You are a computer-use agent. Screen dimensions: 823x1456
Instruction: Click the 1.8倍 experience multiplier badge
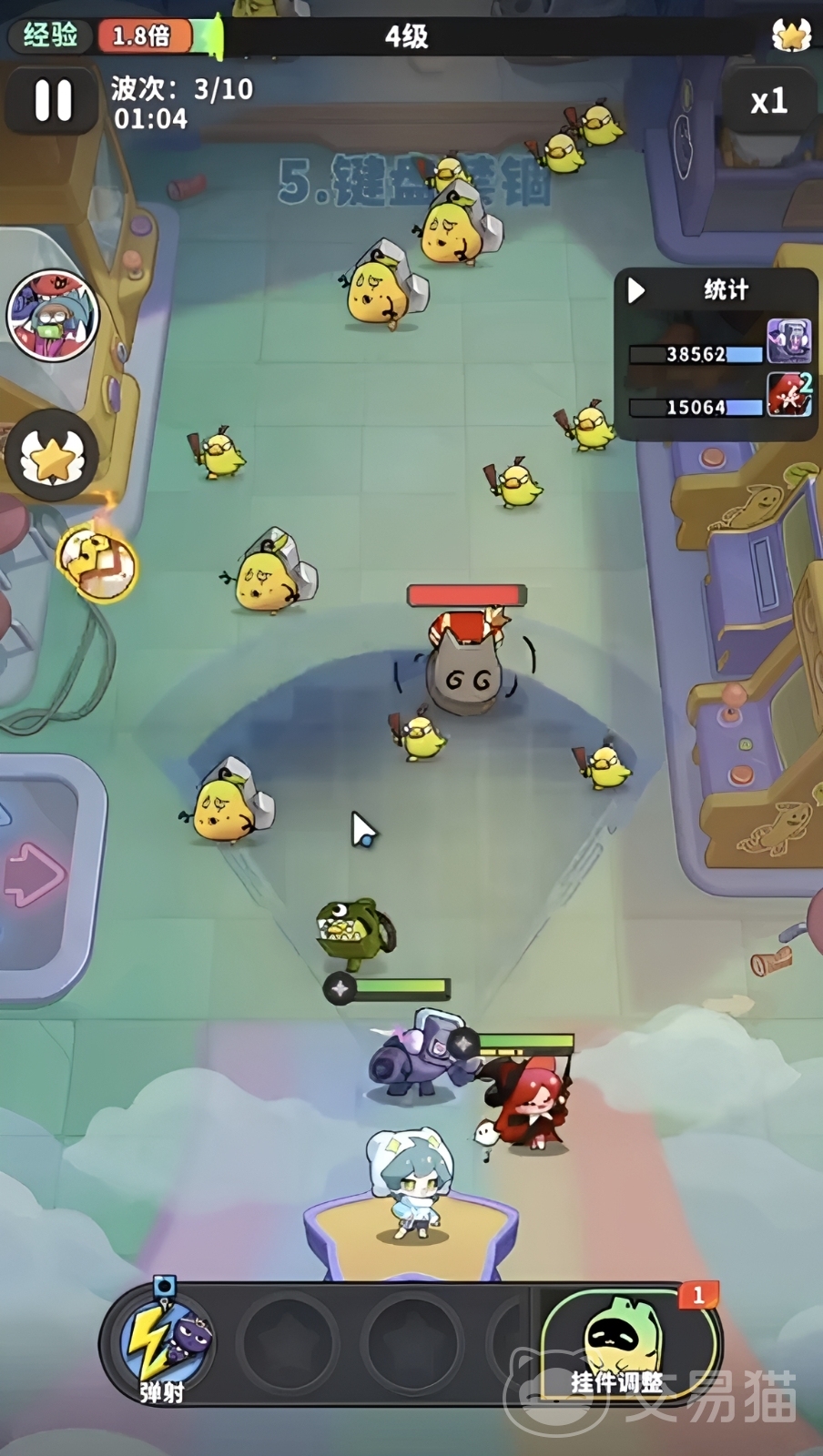click(143, 35)
